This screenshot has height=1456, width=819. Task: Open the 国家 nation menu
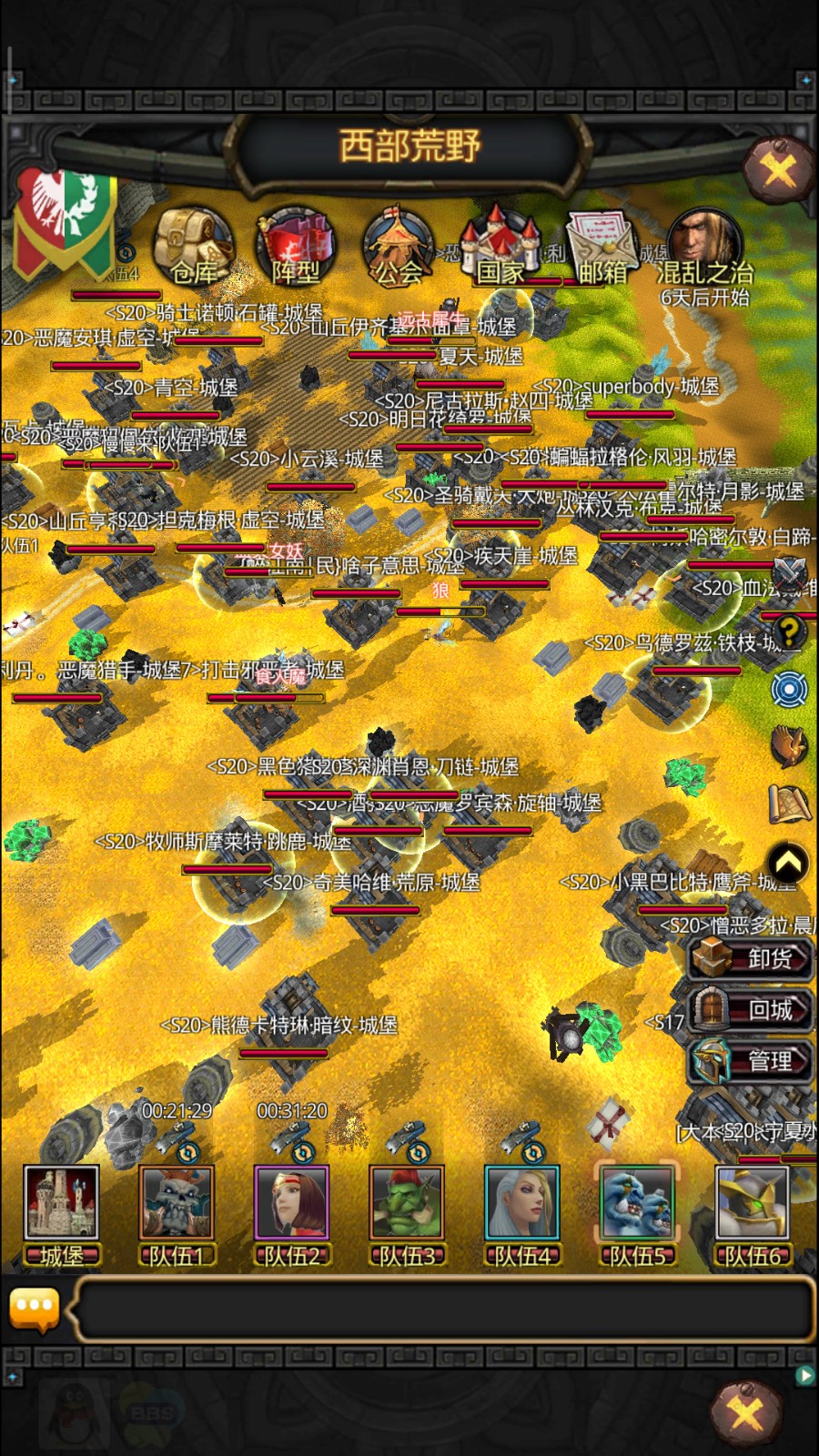(x=500, y=246)
